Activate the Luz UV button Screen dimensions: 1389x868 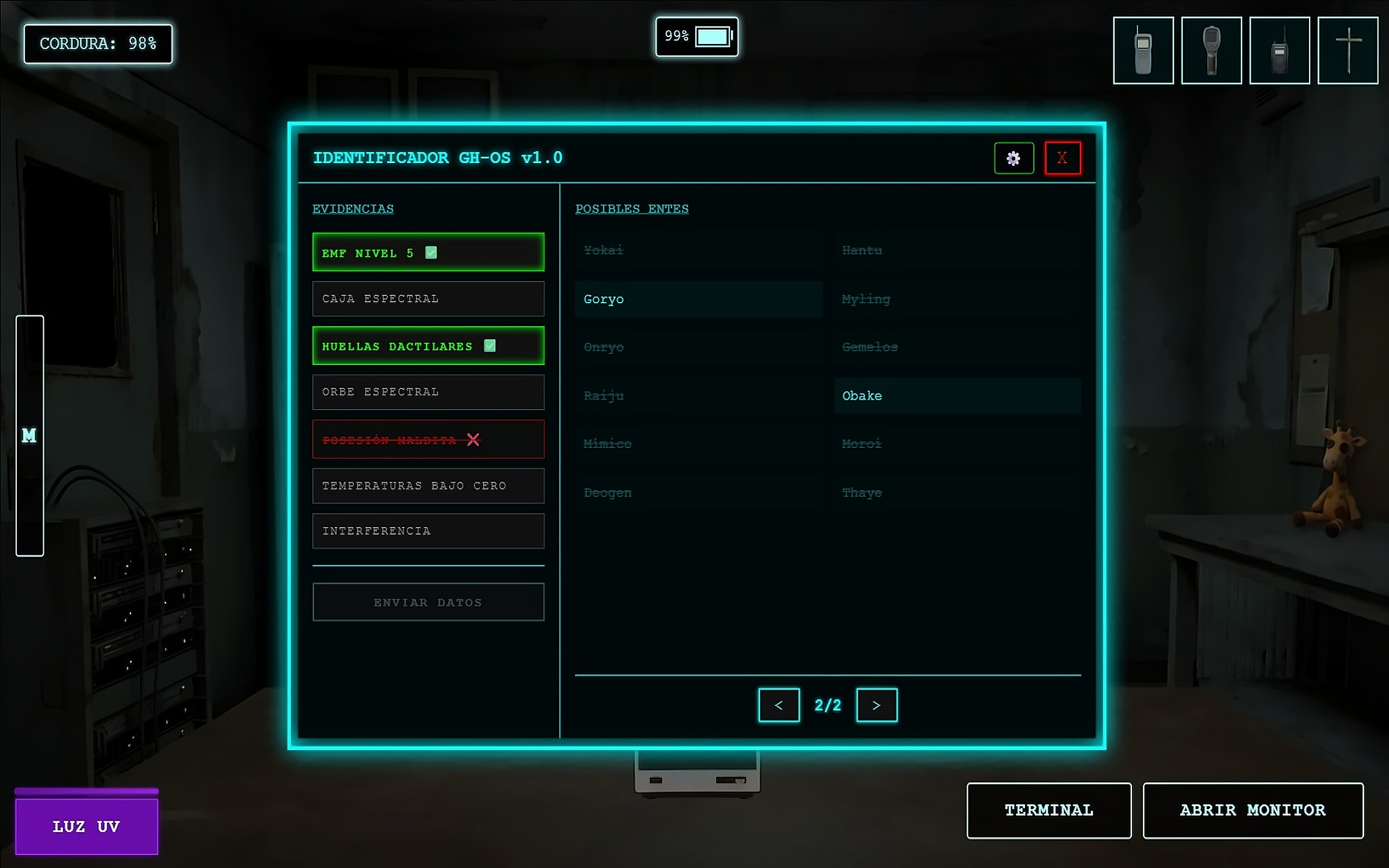click(x=86, y=826)
